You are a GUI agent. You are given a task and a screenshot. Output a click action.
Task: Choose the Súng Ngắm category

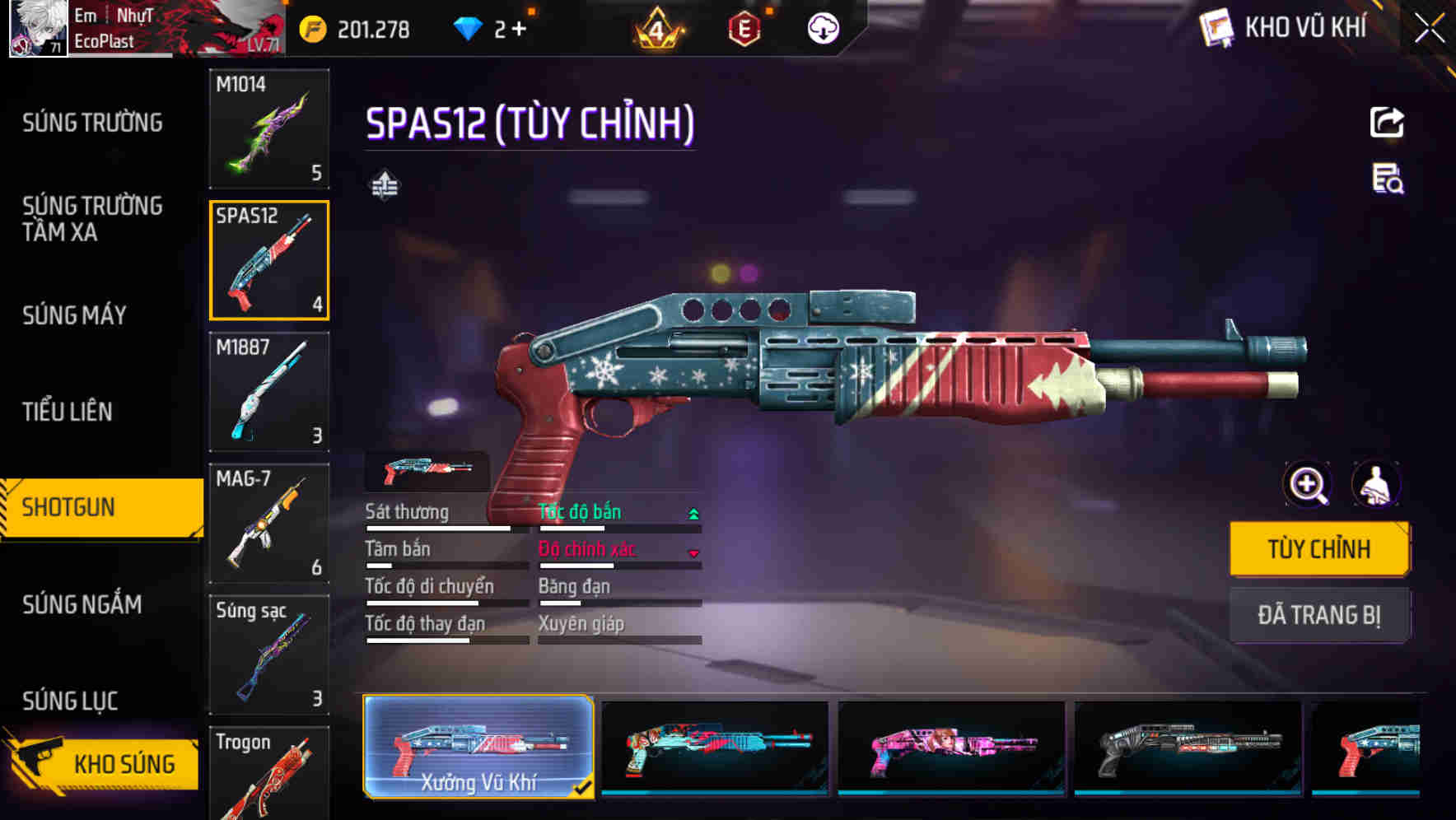coord(82,604)
